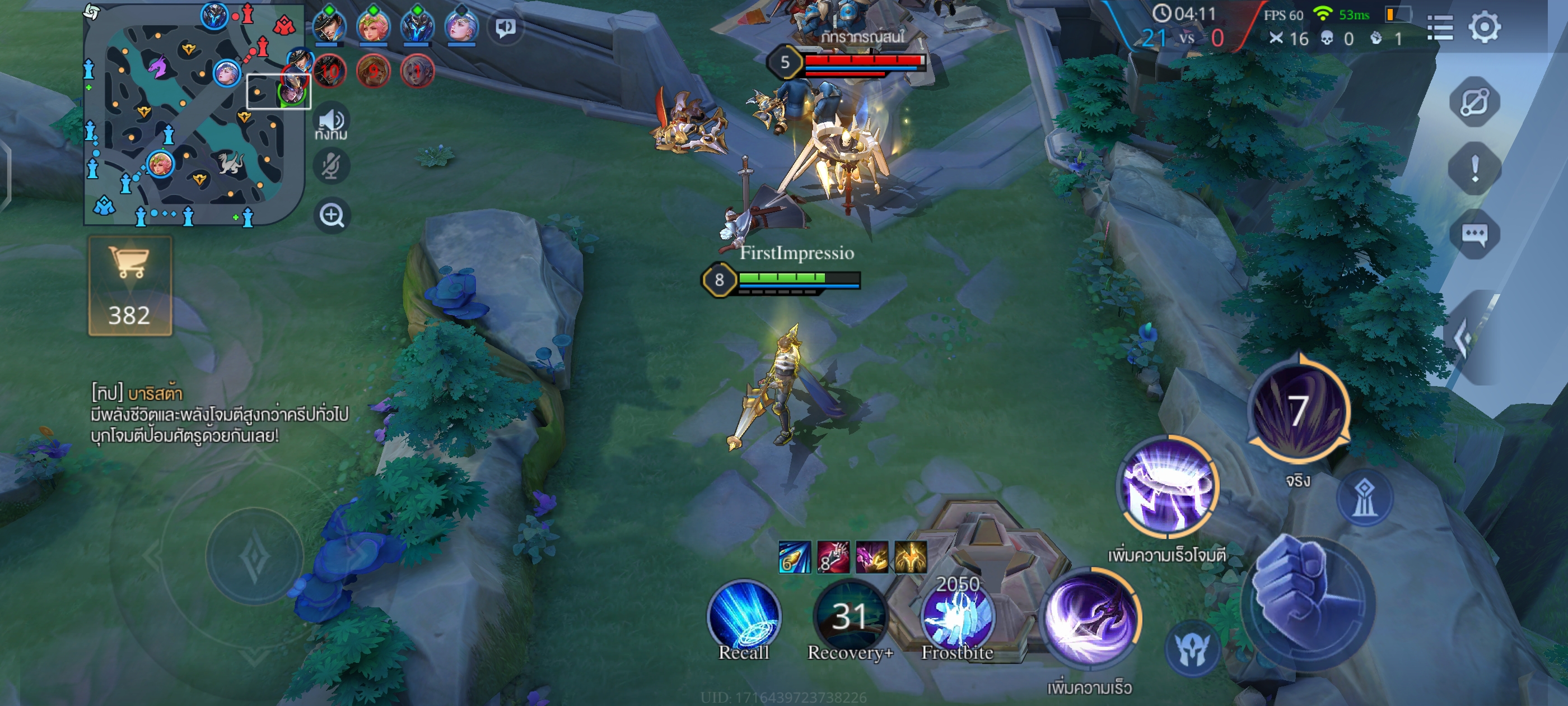1568x706 pixels.
Task: Show the scoreboard list icon
Action: 1440,28
